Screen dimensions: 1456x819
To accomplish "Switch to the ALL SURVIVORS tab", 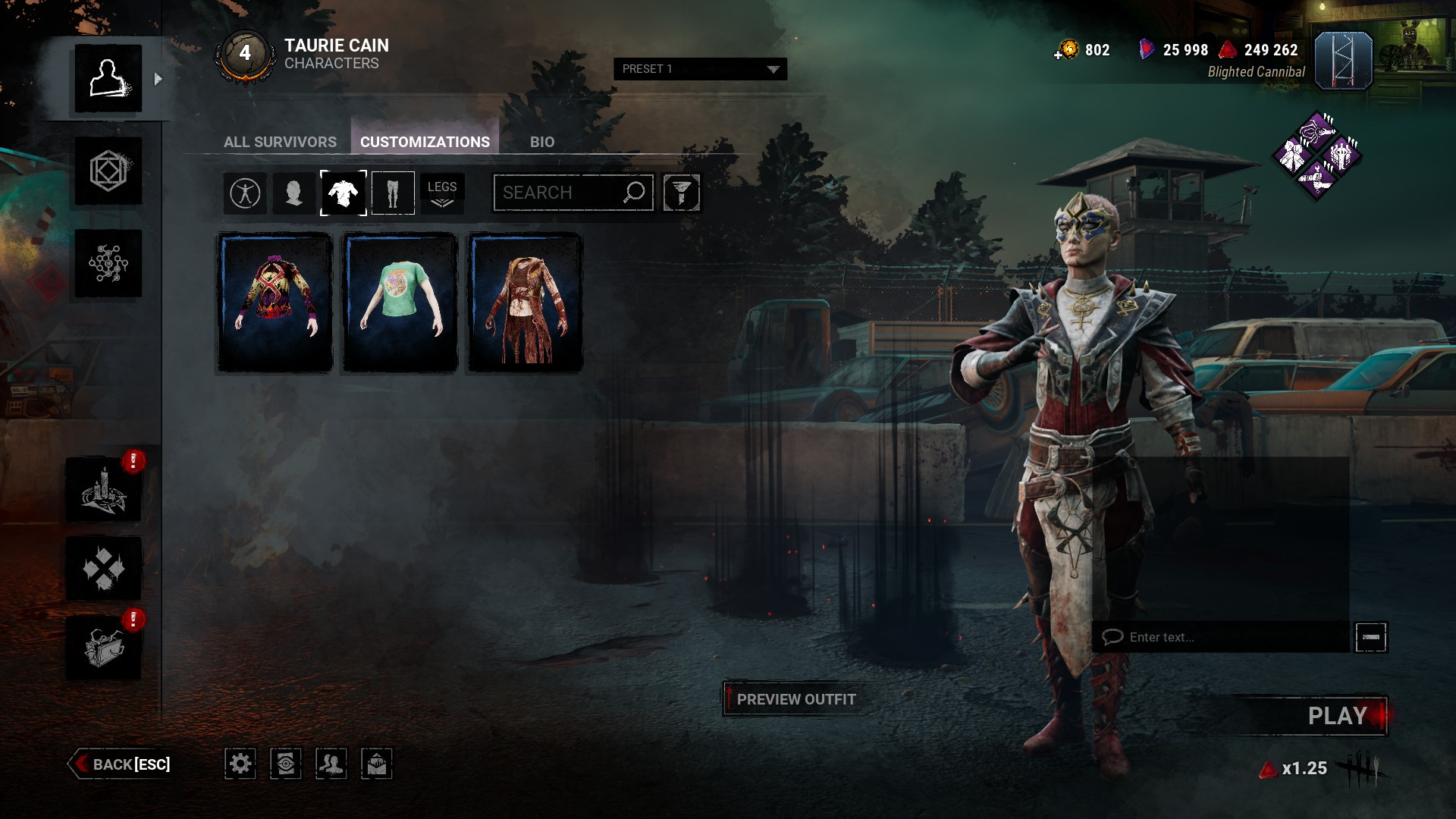I will [x=280, y=142].
